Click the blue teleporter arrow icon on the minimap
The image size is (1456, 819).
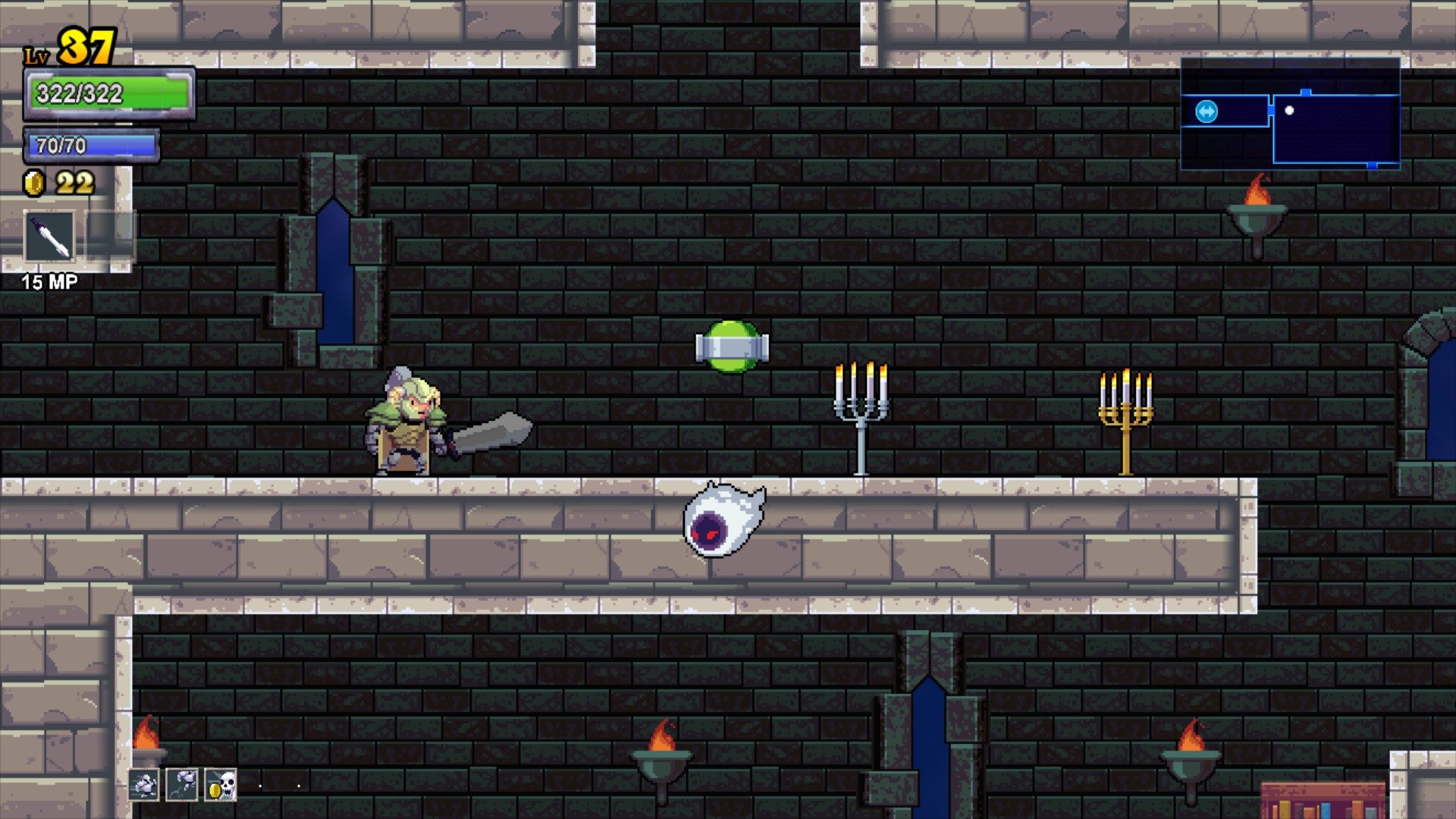pyautogui.click(x=1207, y=110)
